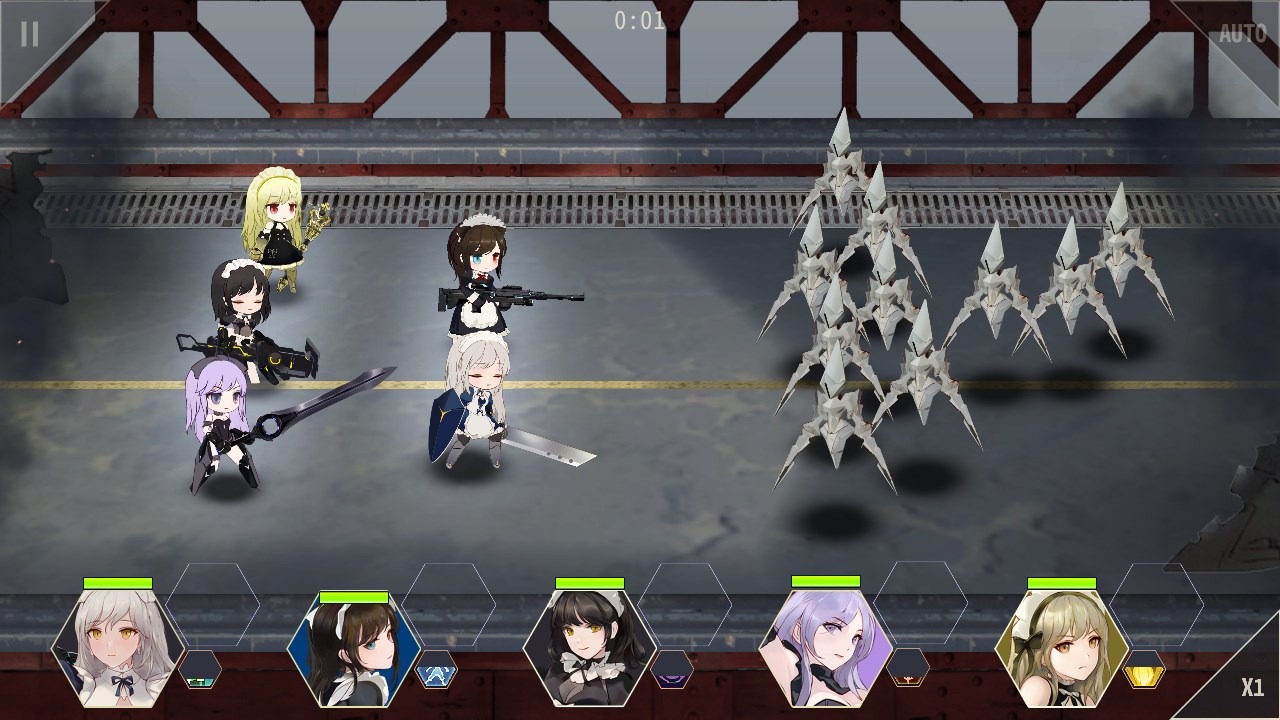Activate the green skill icon
Screen dimensions: 1280x720
pos(200,670)
